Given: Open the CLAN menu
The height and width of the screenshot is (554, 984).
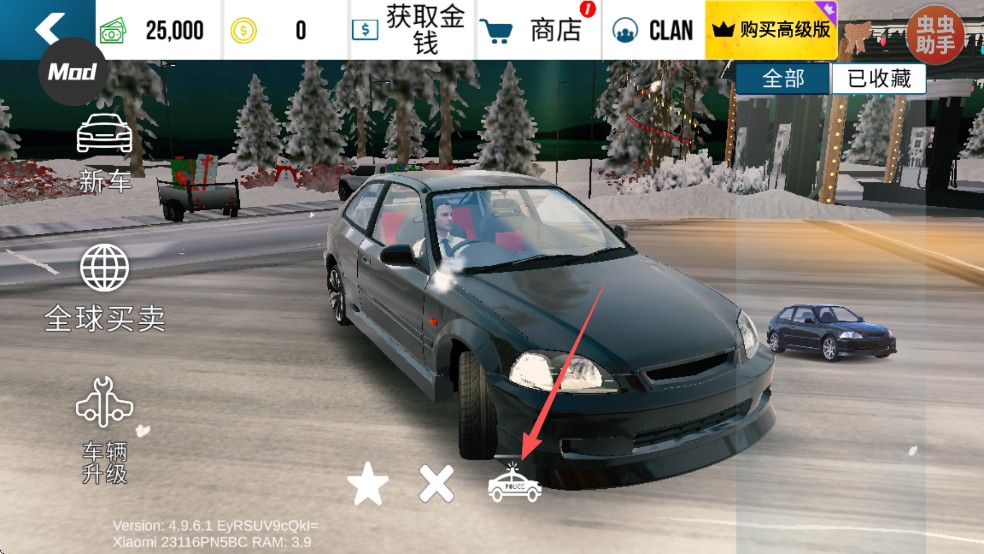Looking at the screenshot, I should click(653, 30).
